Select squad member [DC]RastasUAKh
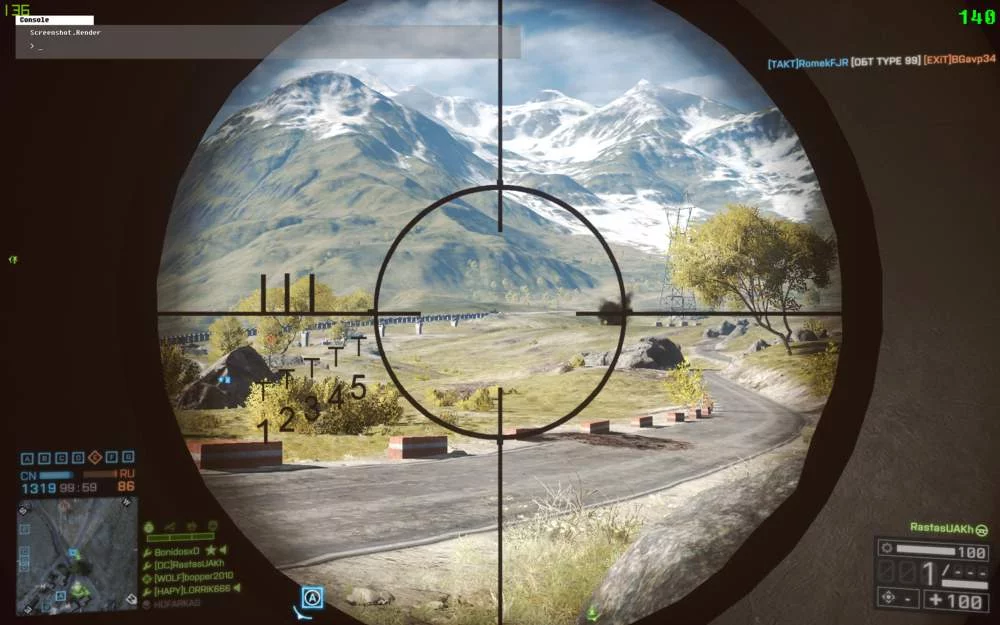Viewport: 1000px width, 625px height. coord(186,564)
